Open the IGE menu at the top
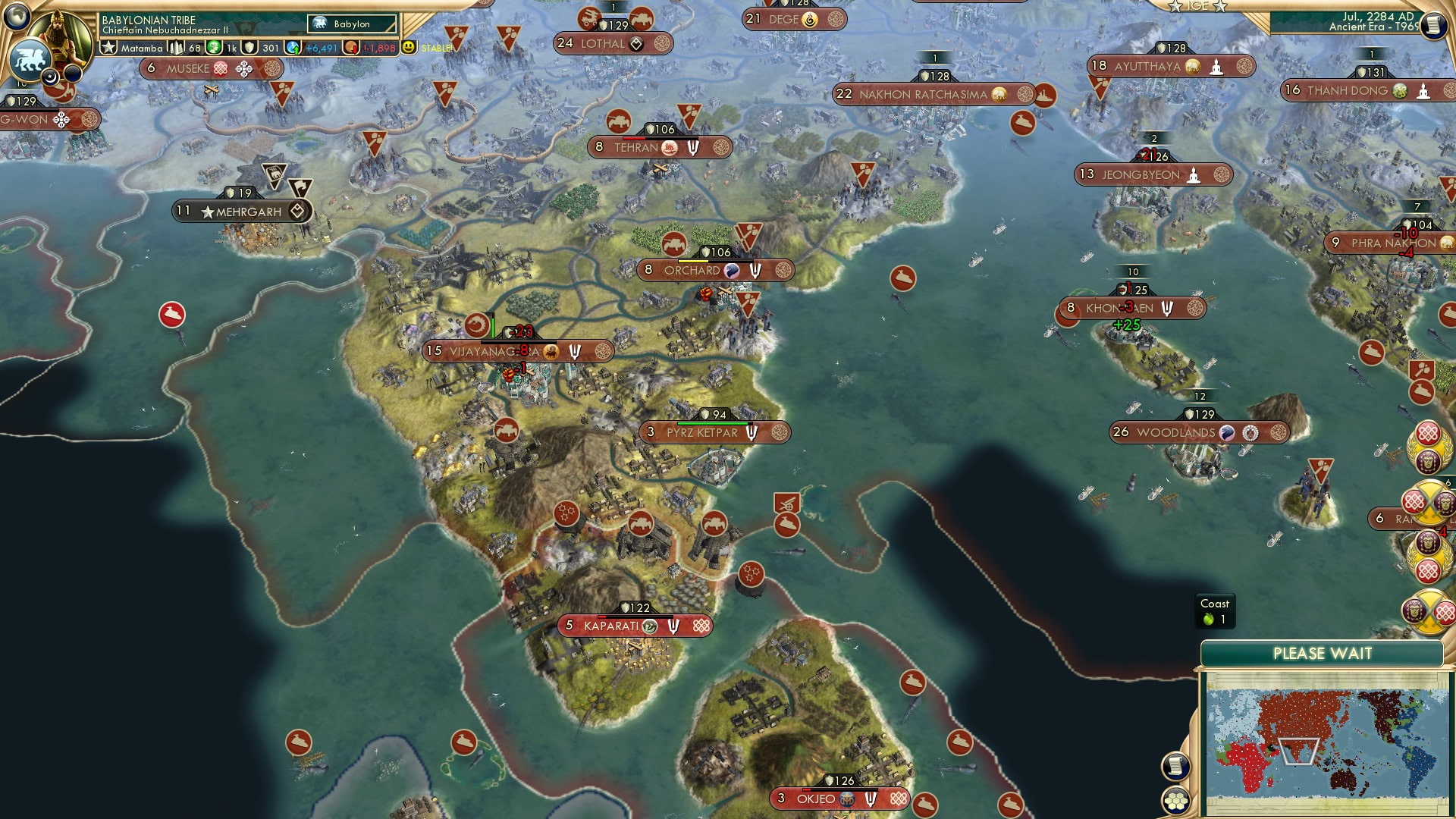 coord(1197,6)
